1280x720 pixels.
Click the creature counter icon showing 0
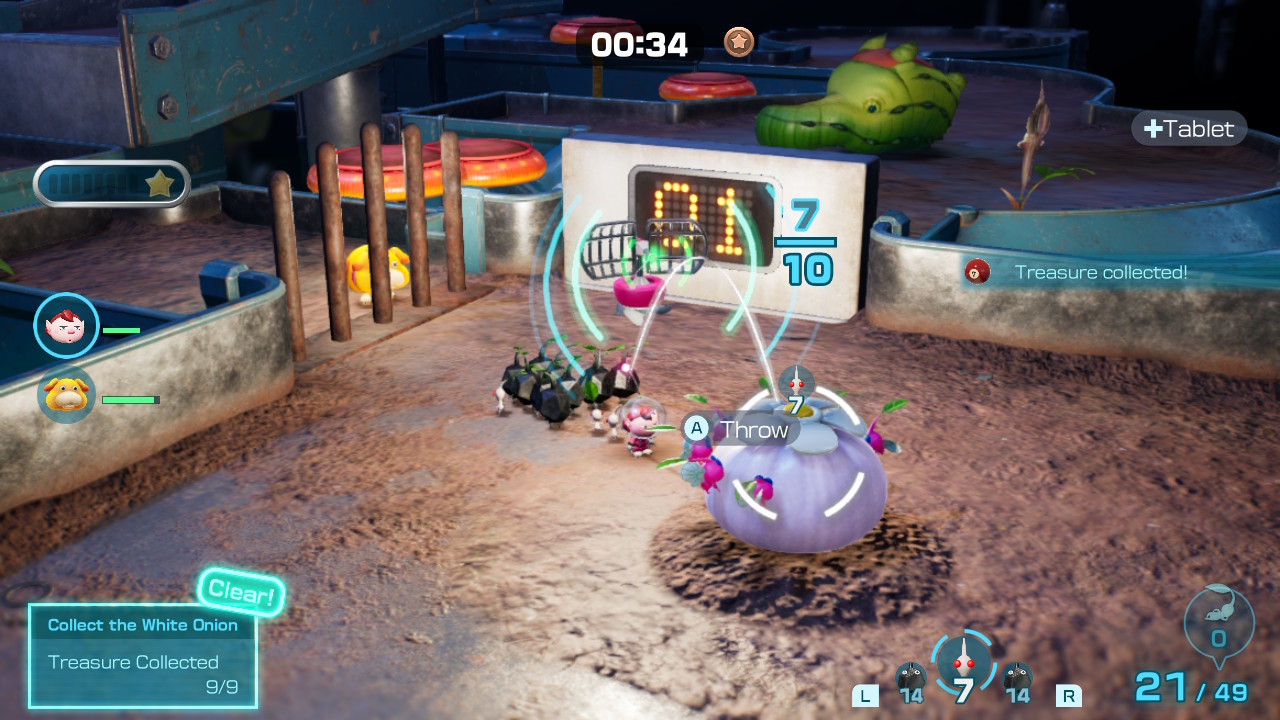coord(1218,623)
